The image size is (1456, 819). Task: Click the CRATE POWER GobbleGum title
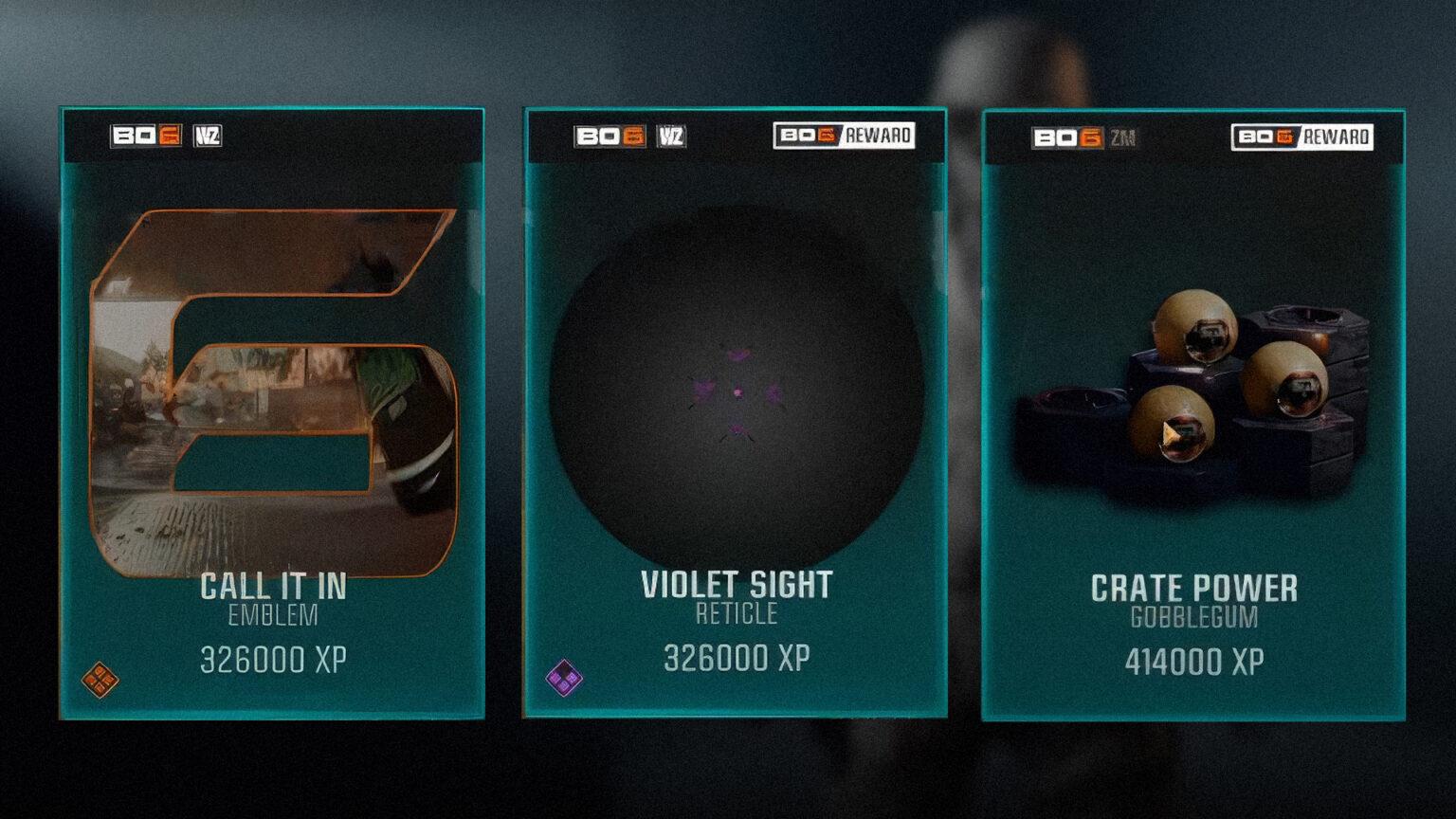click(1197, 588)
